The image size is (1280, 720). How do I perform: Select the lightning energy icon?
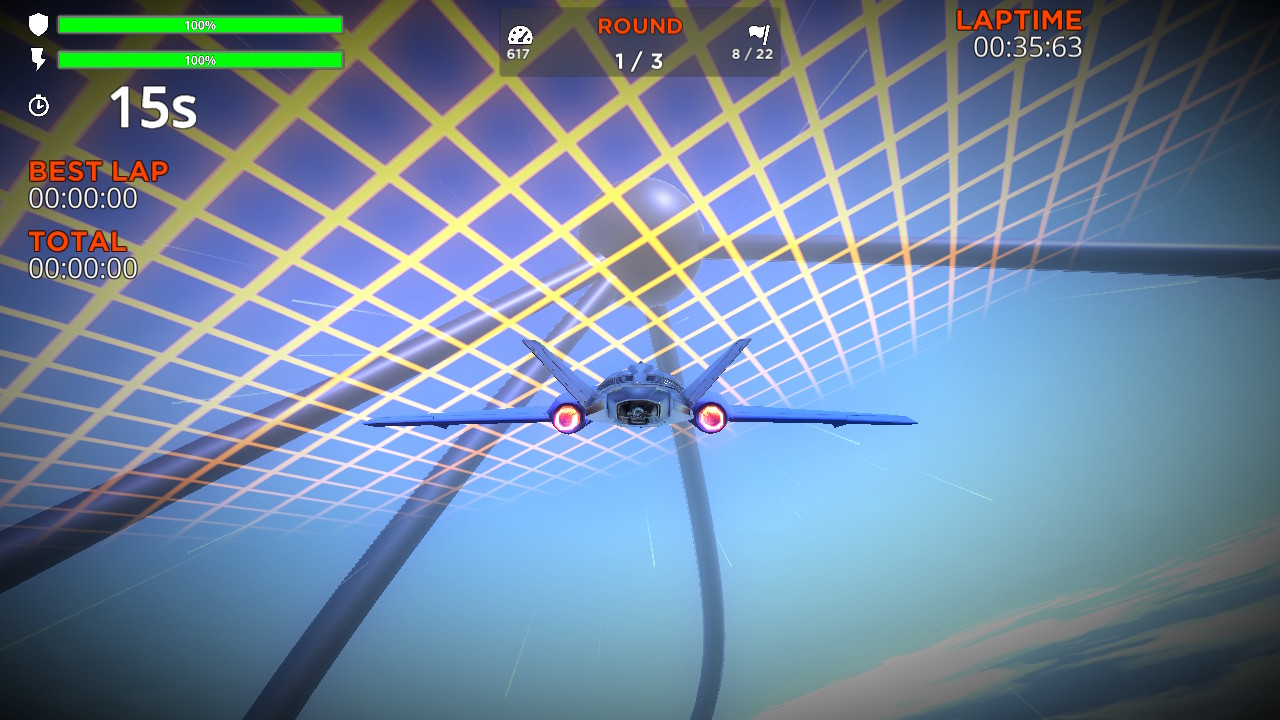point(38,60)
